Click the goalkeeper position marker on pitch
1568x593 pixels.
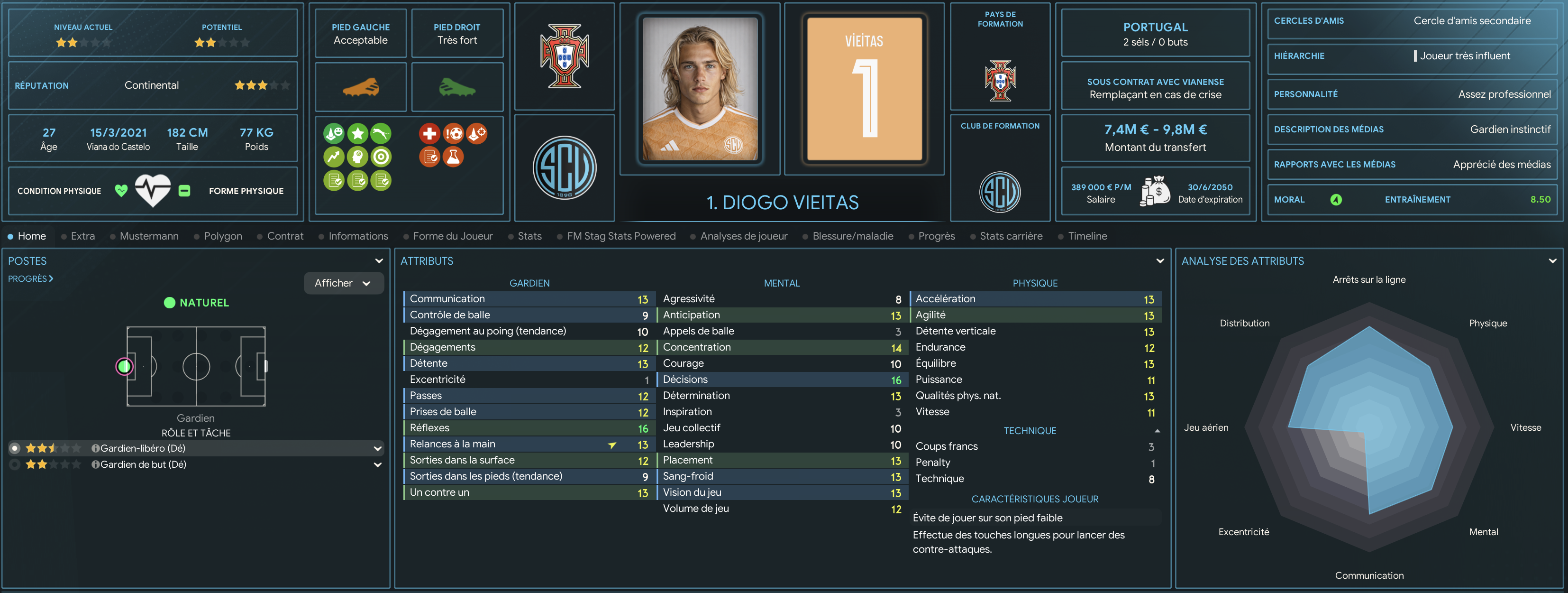tap(125, 366)
